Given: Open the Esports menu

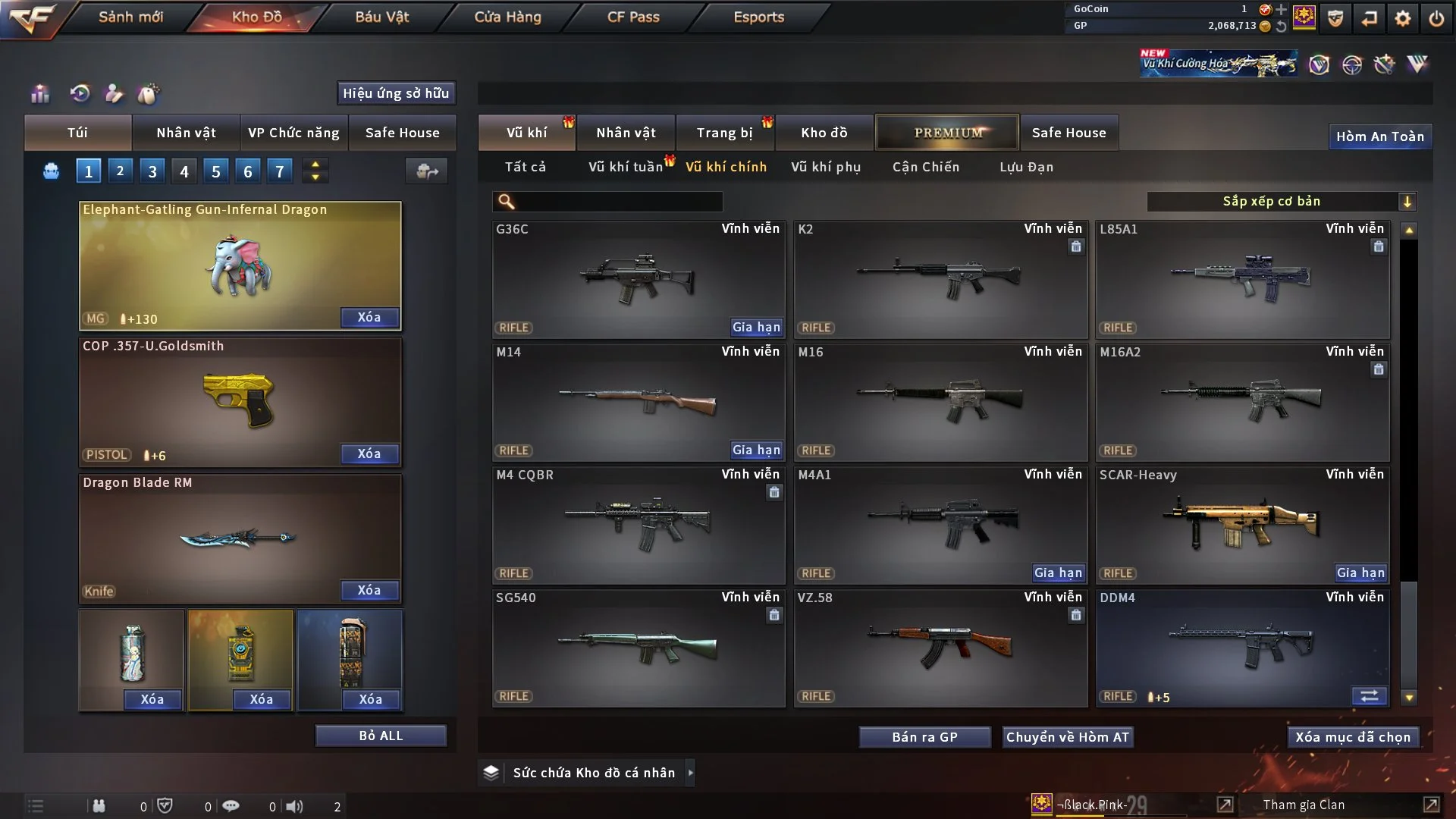Looking at the screenshot, I should coord(758,17).
